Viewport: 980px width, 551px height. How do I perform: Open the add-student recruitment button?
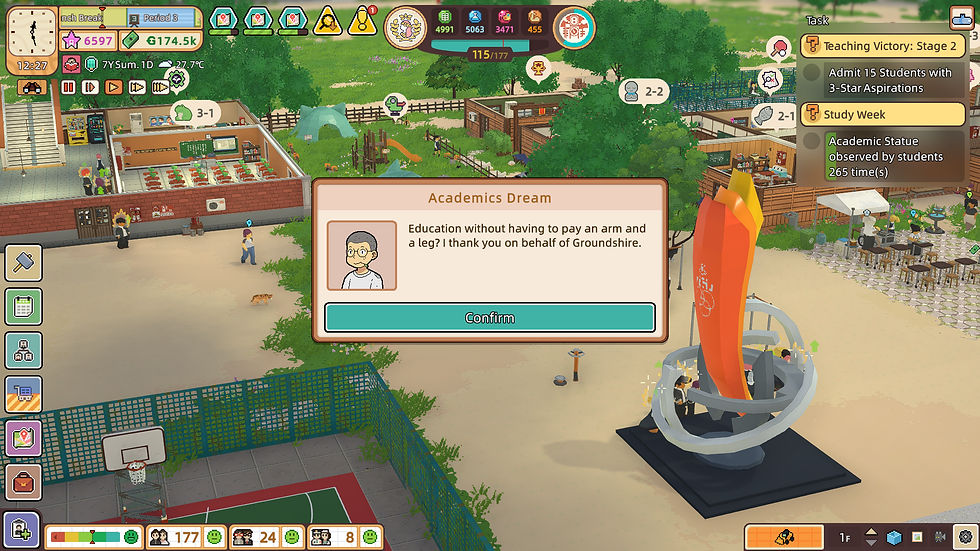point(21,529)
